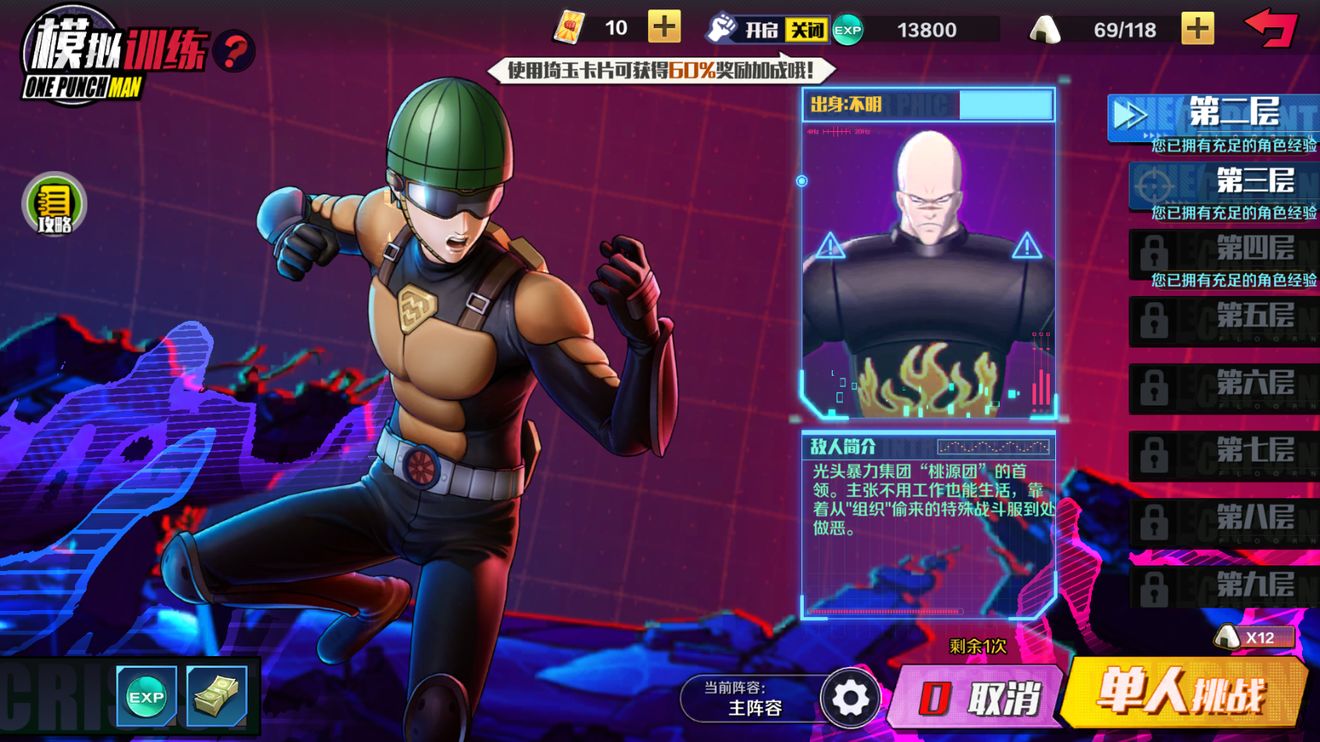The width and height of the screenshot is (1320, 742).
Task: View the cash stack reward icon
Action: tap(216, 696)
